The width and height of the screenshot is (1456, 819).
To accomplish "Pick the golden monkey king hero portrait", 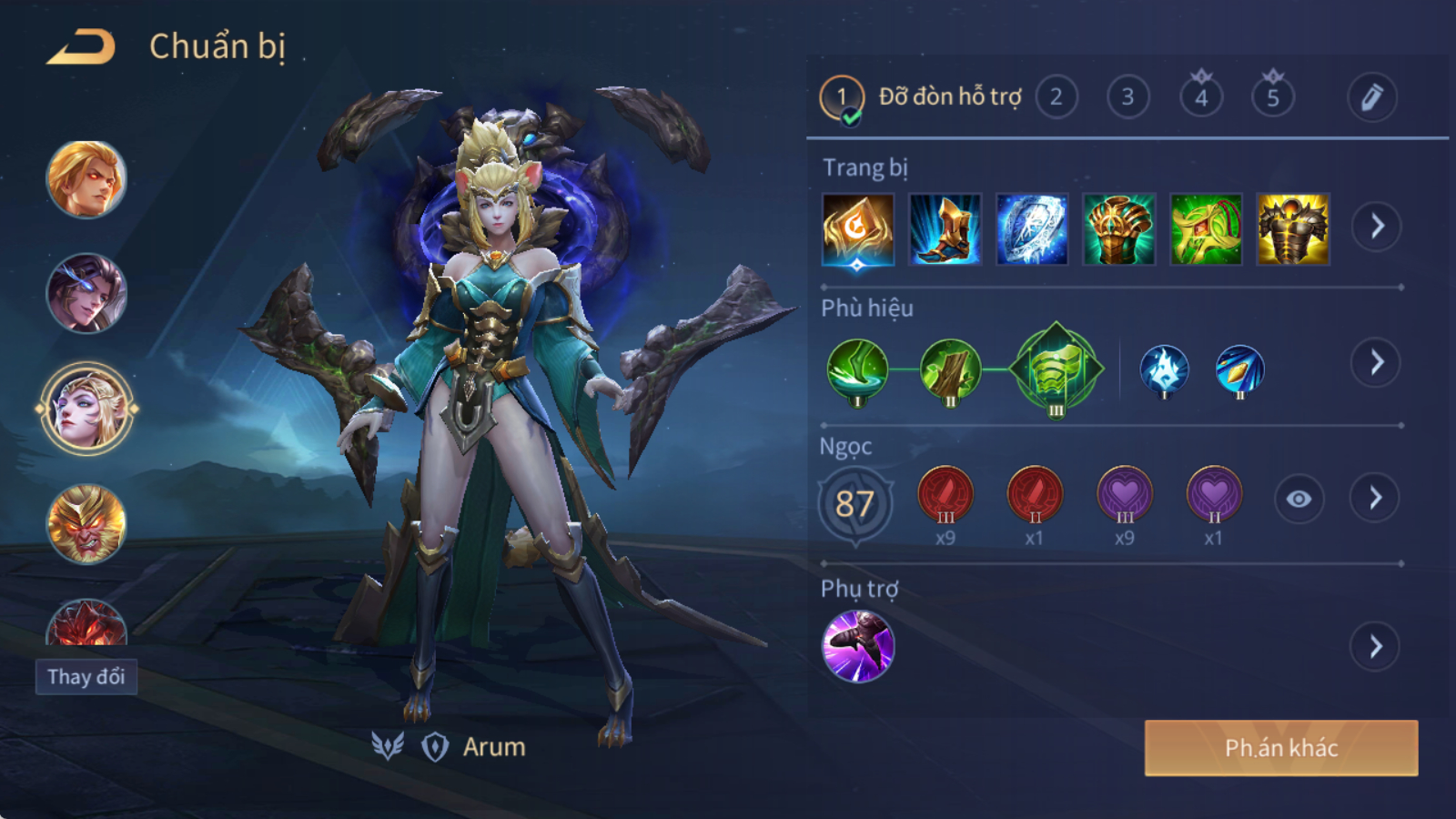I will pyautogui.click(x=86, y=524).
